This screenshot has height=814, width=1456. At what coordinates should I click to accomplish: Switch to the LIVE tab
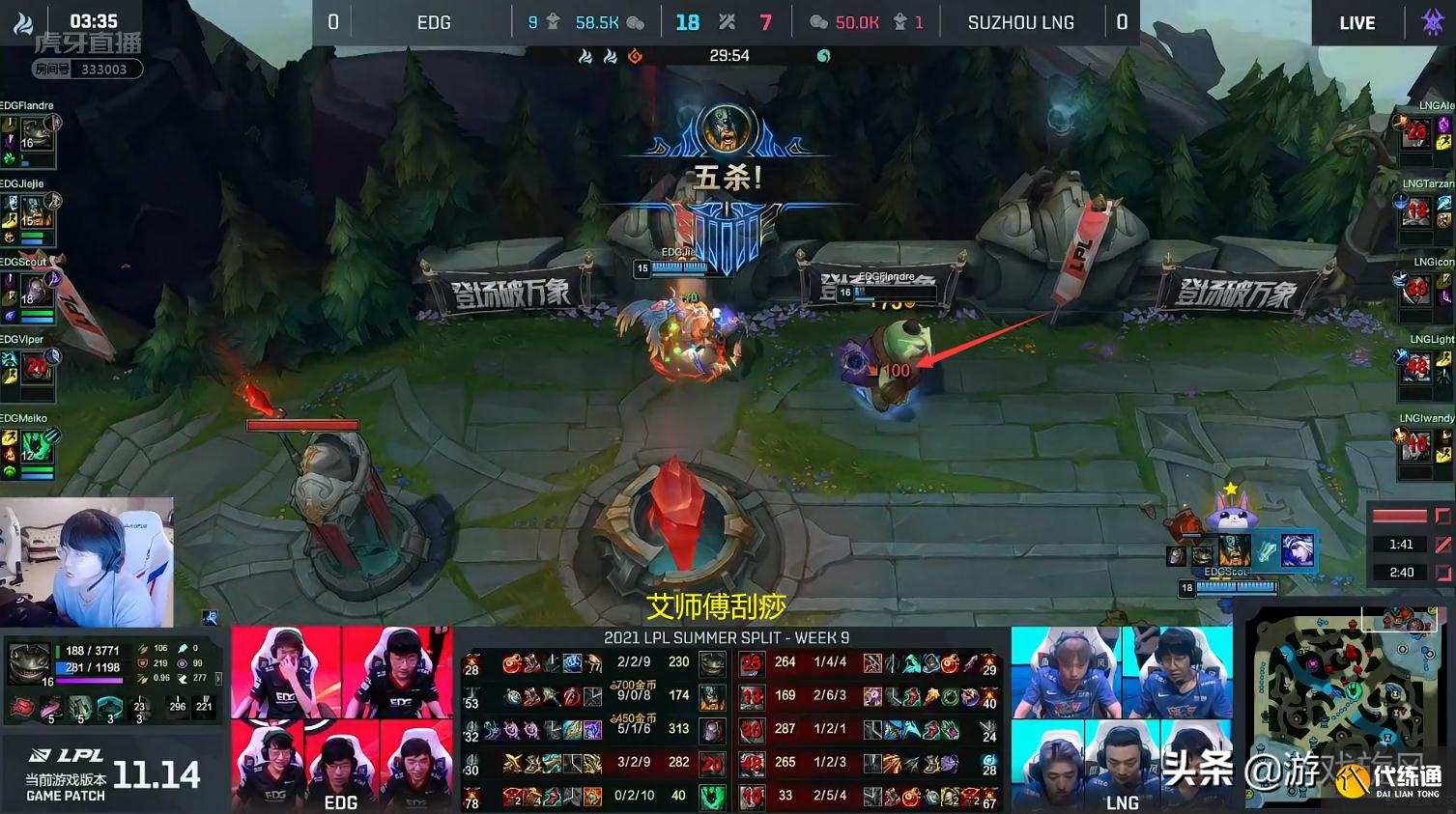[1356, 22]
